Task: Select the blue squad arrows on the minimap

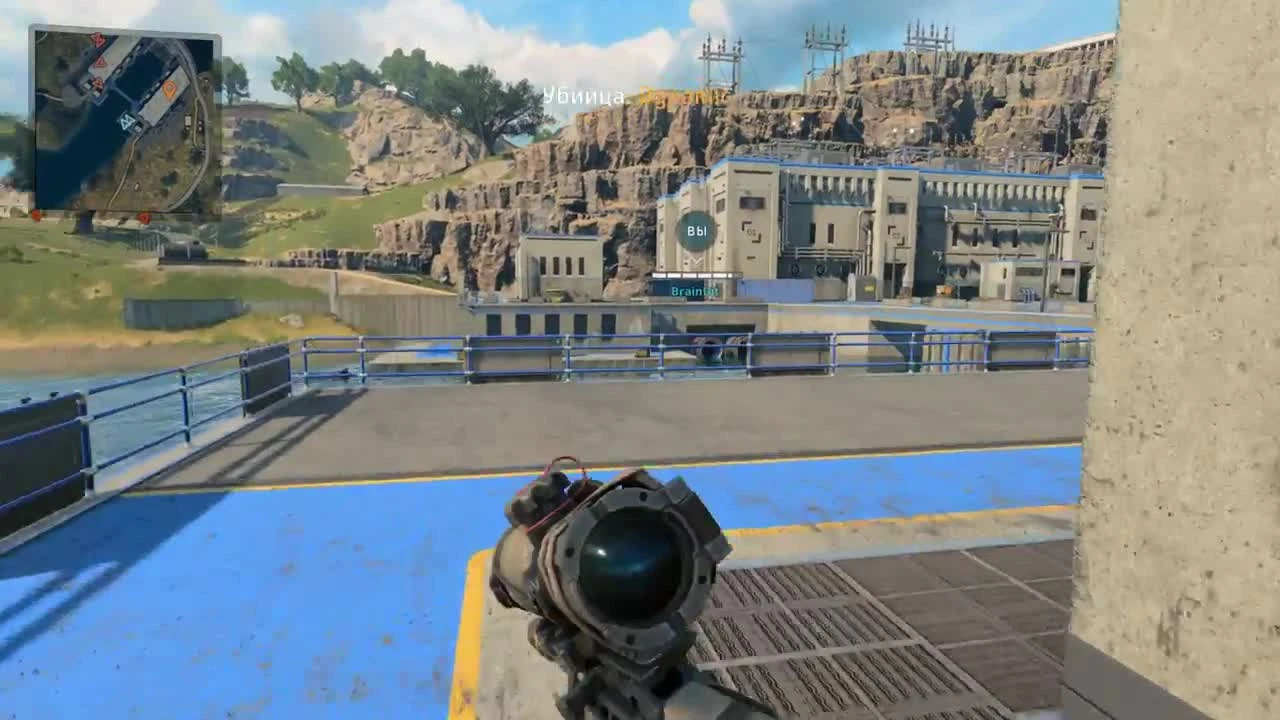Action: coord(128,122)
